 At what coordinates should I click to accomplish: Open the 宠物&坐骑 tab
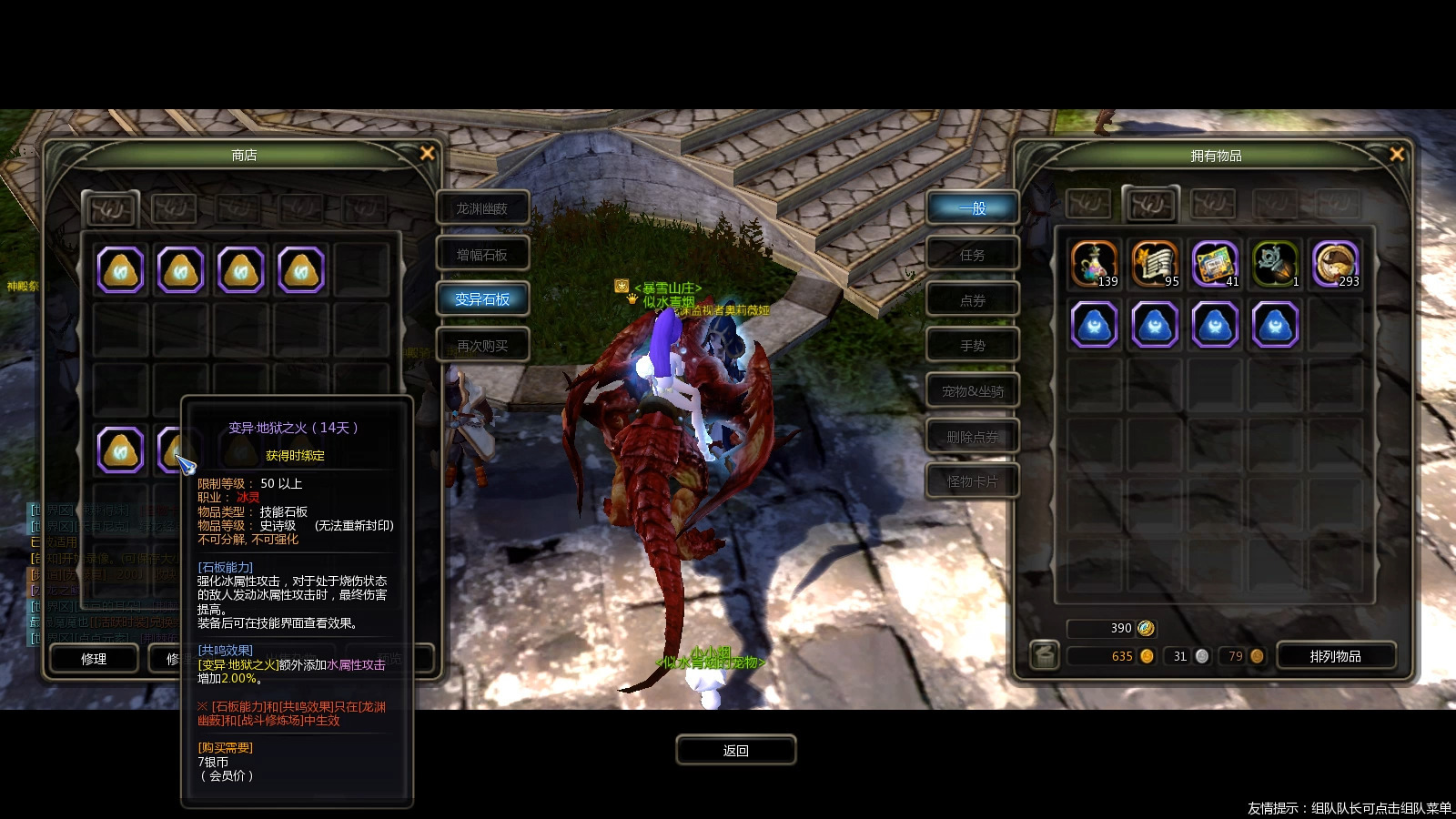(x=972, y=391)
